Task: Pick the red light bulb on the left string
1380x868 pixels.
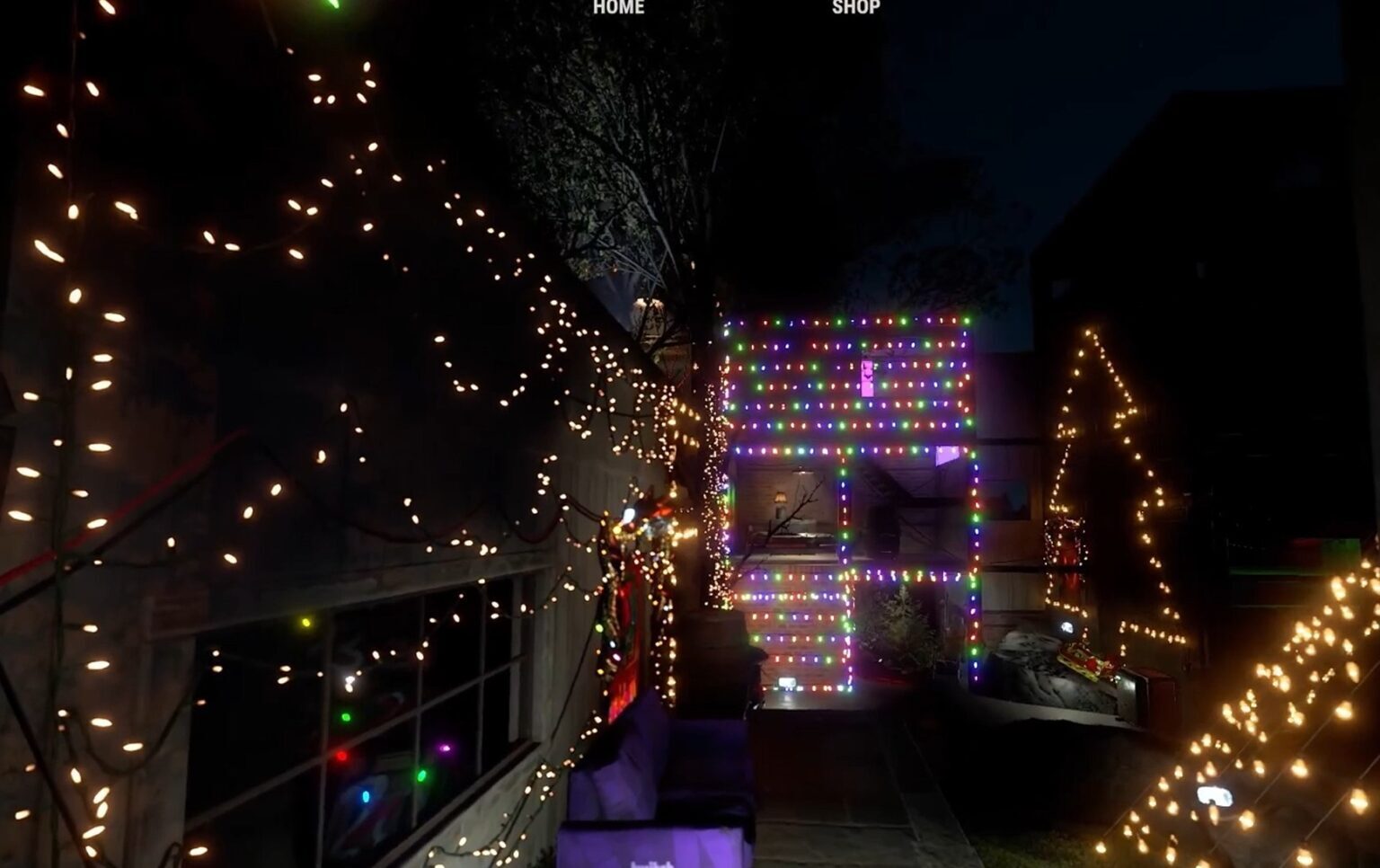Action: tap(341, 755)
